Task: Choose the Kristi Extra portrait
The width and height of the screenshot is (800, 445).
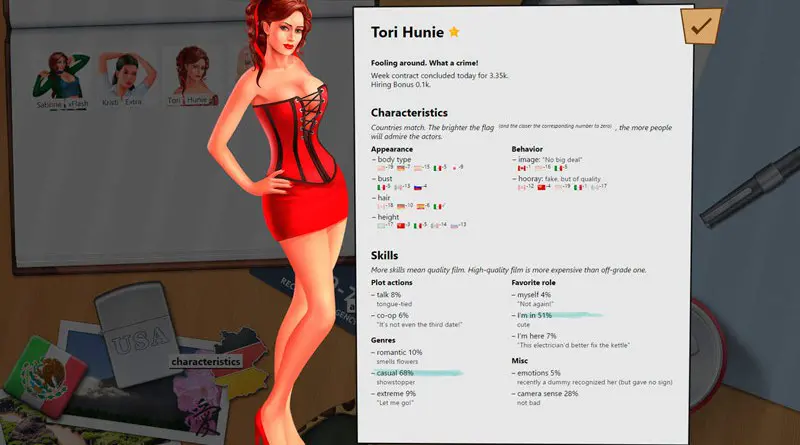Action: (128, 76)
